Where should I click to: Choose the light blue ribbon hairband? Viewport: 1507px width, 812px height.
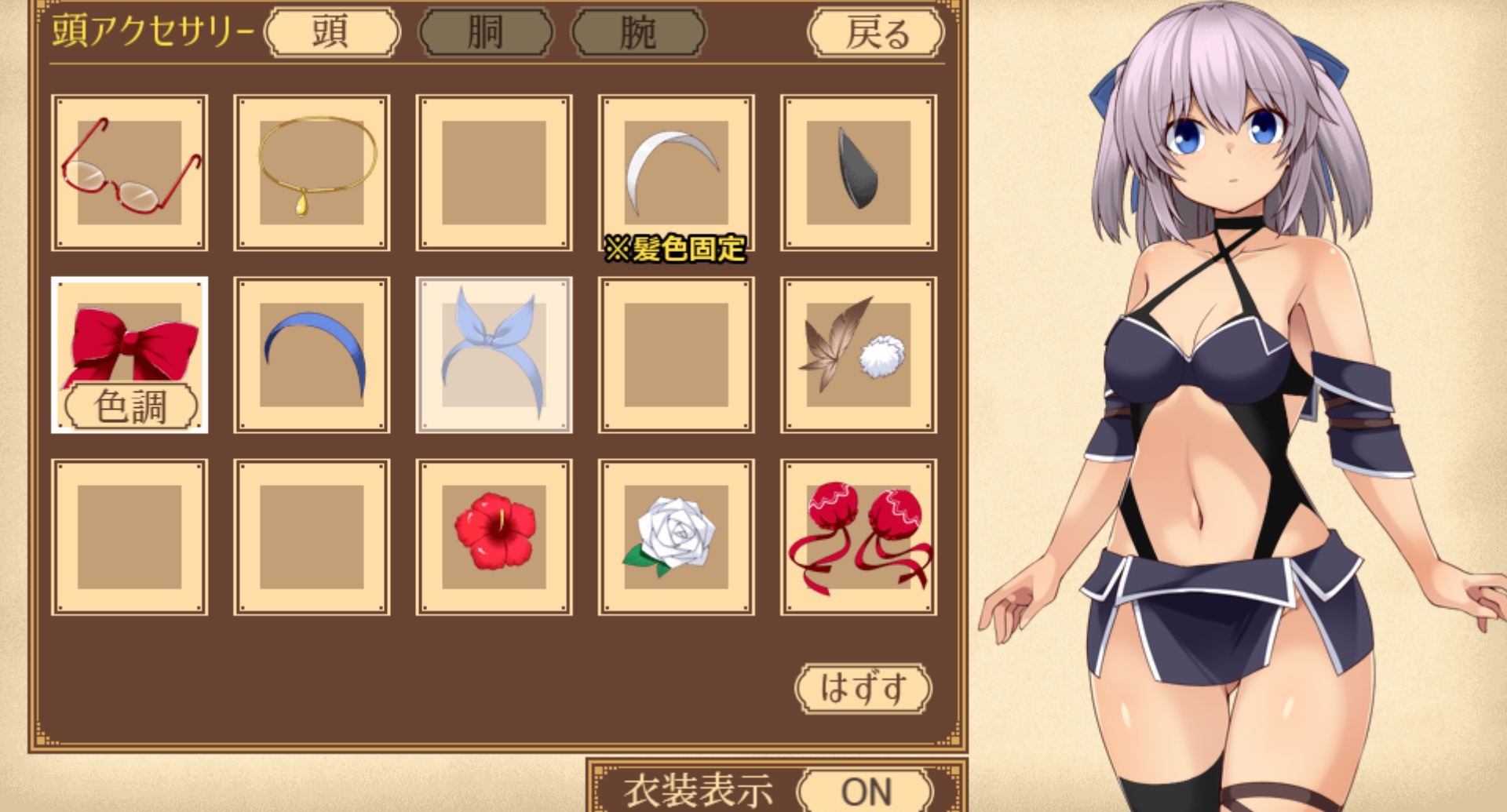tap(494, 355)
